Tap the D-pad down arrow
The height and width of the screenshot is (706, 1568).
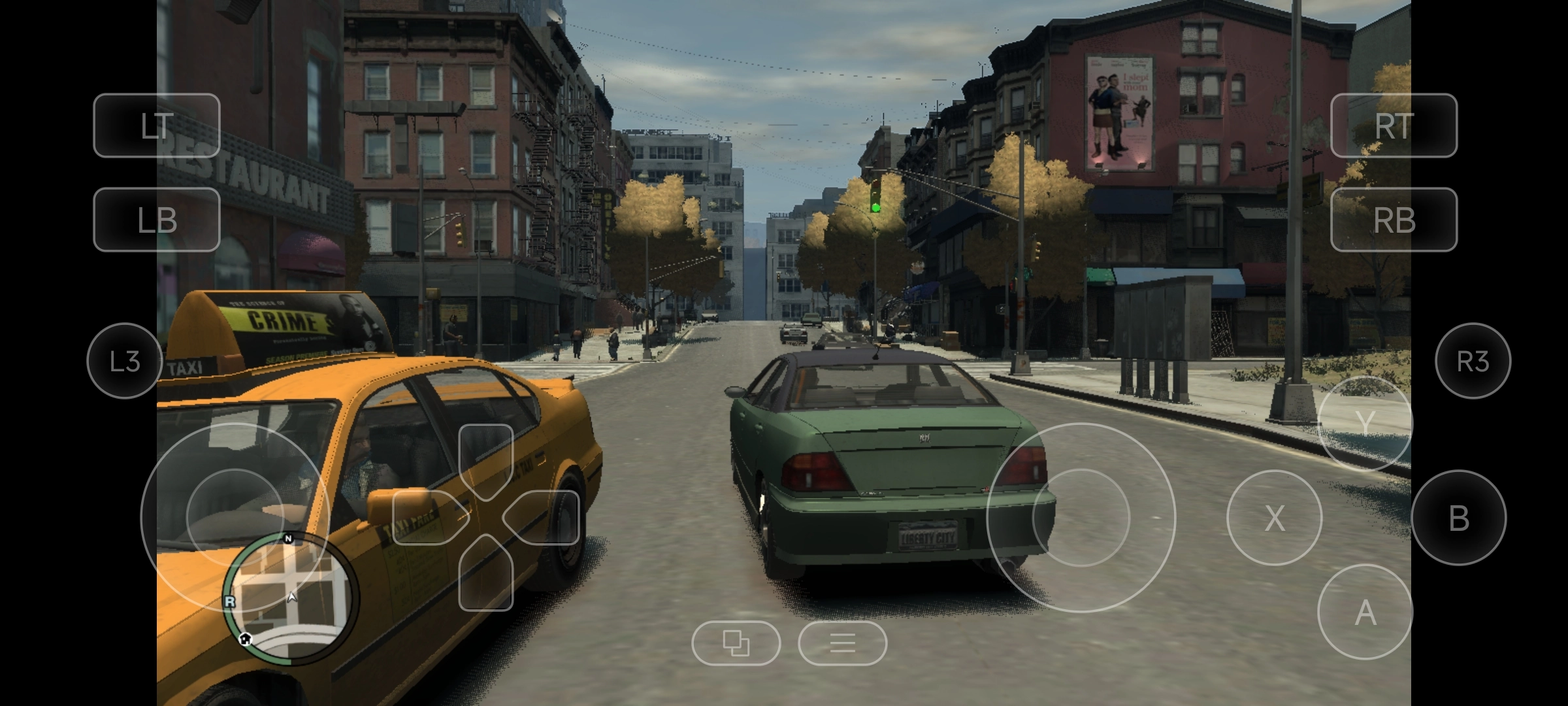point(485,577)
